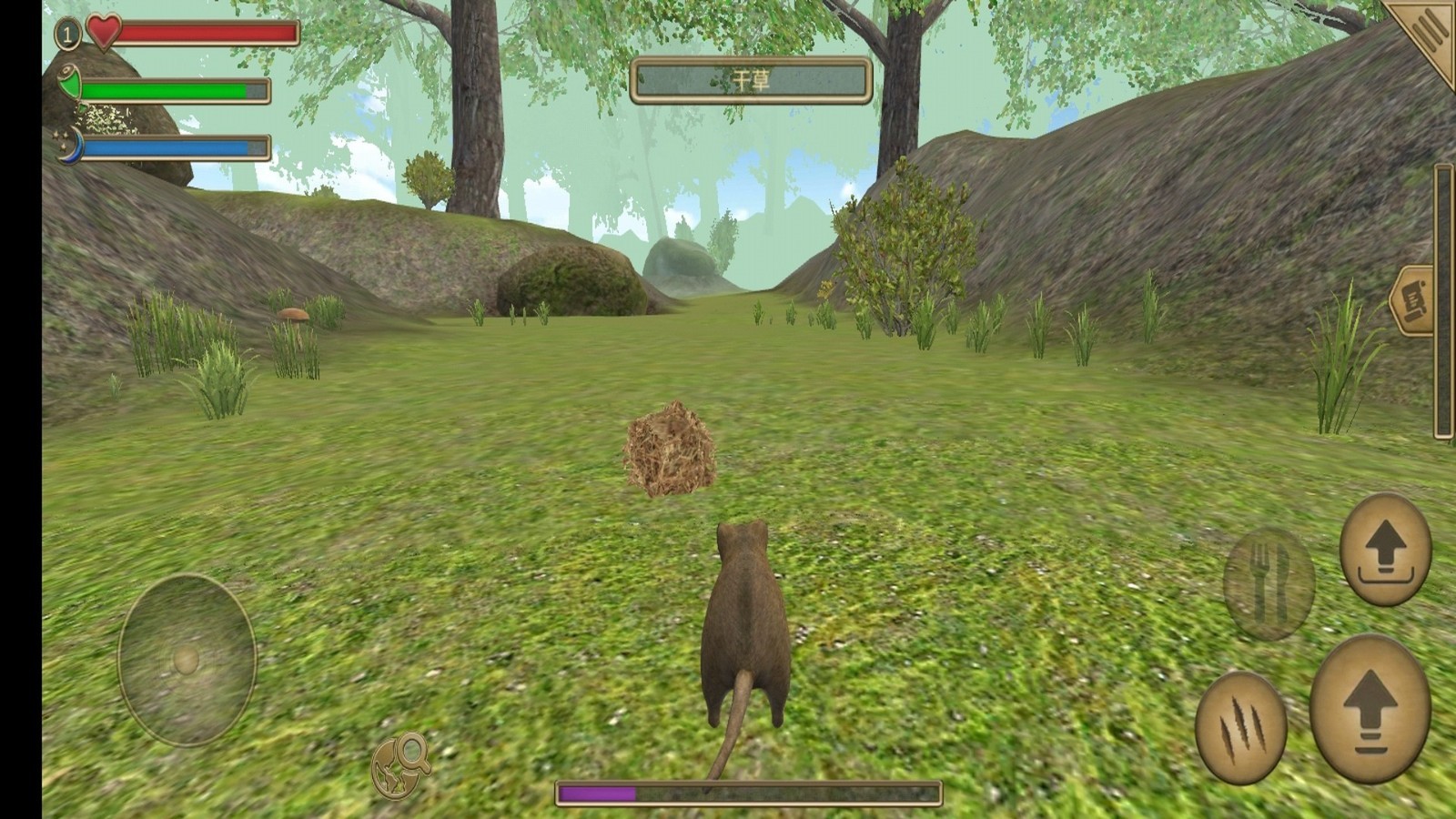The image size is (1456, 819).
Task: Click the virtual movement joystick
Action: pos(187,660)
